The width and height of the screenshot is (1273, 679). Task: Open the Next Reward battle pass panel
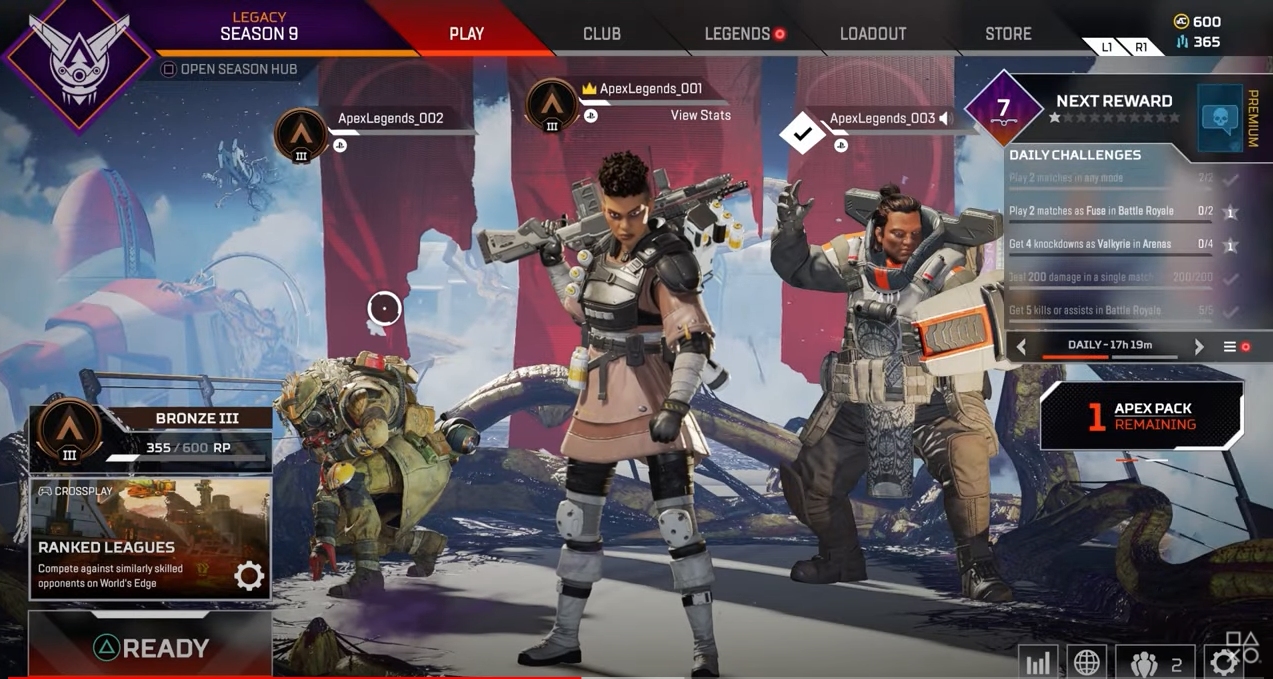click(1113, 108)
